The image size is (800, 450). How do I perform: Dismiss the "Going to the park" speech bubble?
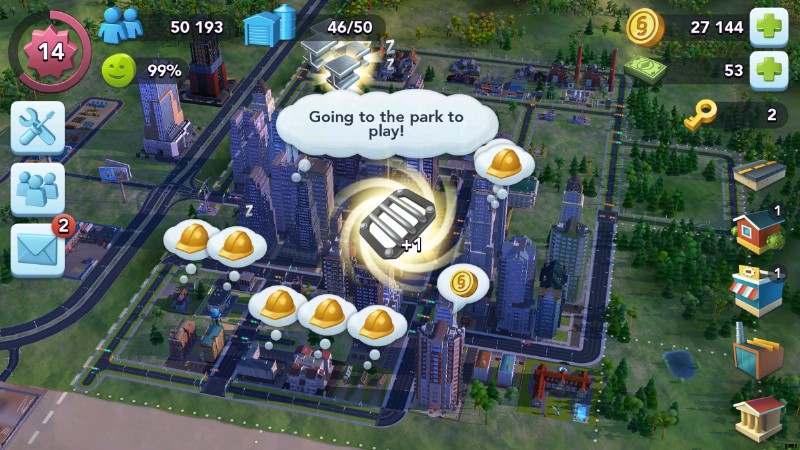click(x=385, y=124)
